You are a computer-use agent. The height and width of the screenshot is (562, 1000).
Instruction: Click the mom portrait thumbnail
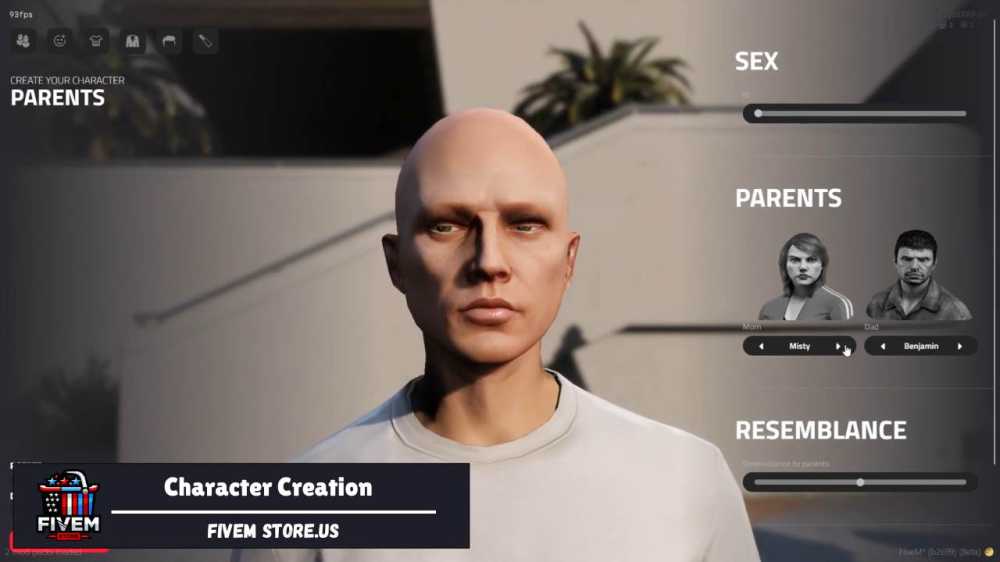(806, 276)
